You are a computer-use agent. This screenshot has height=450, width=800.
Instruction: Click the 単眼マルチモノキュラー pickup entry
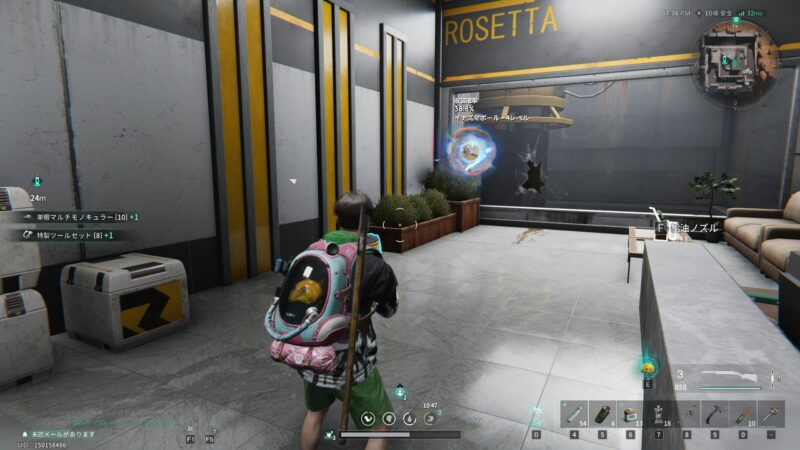pos(75,217)
